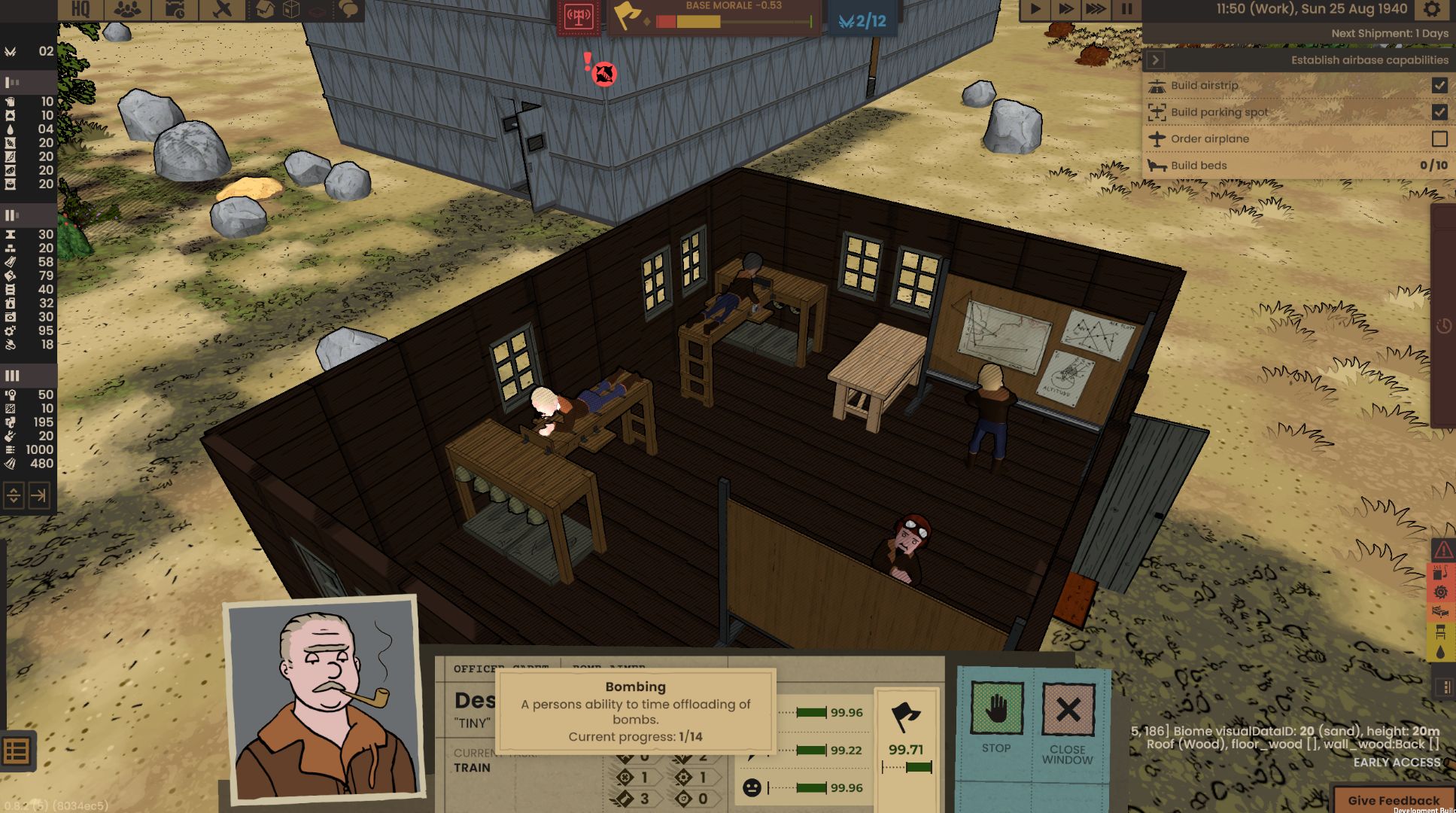The width and height of the screenshot is (1456, 813).
Task: Click the red warning triangle alert
Action: click(x=1442, y=551)
